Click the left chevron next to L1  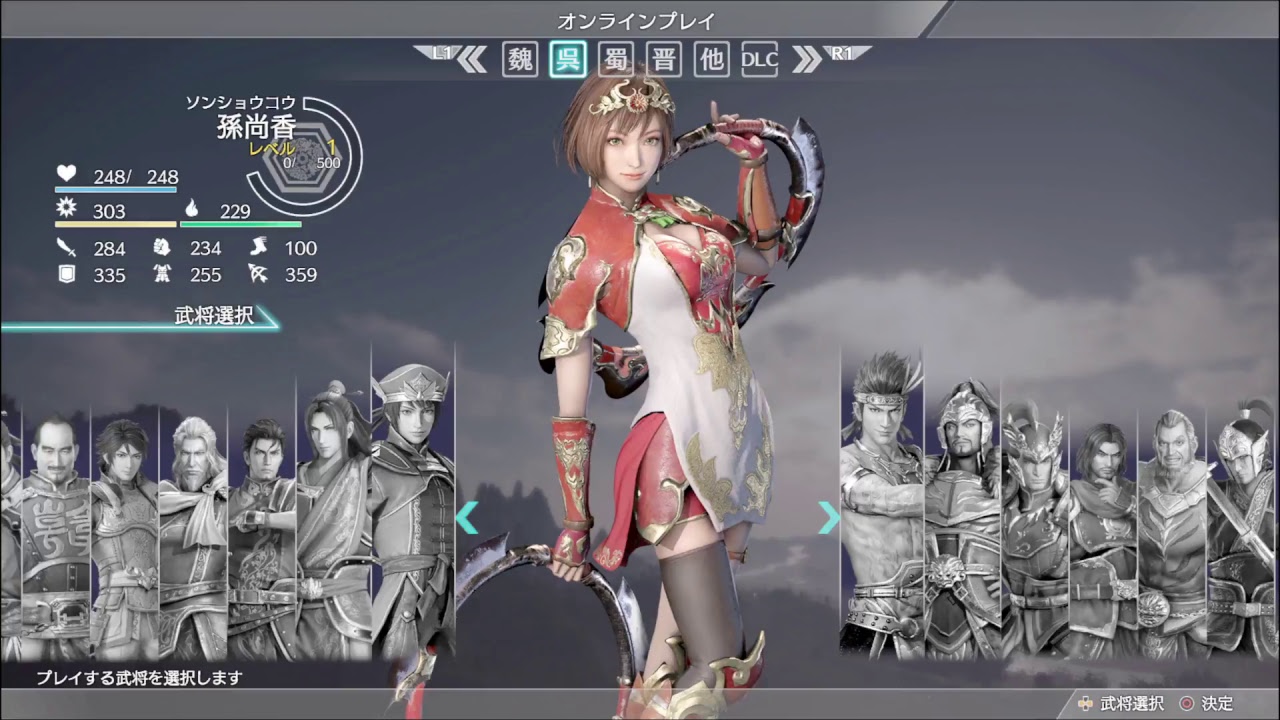[x=472, y=58]
